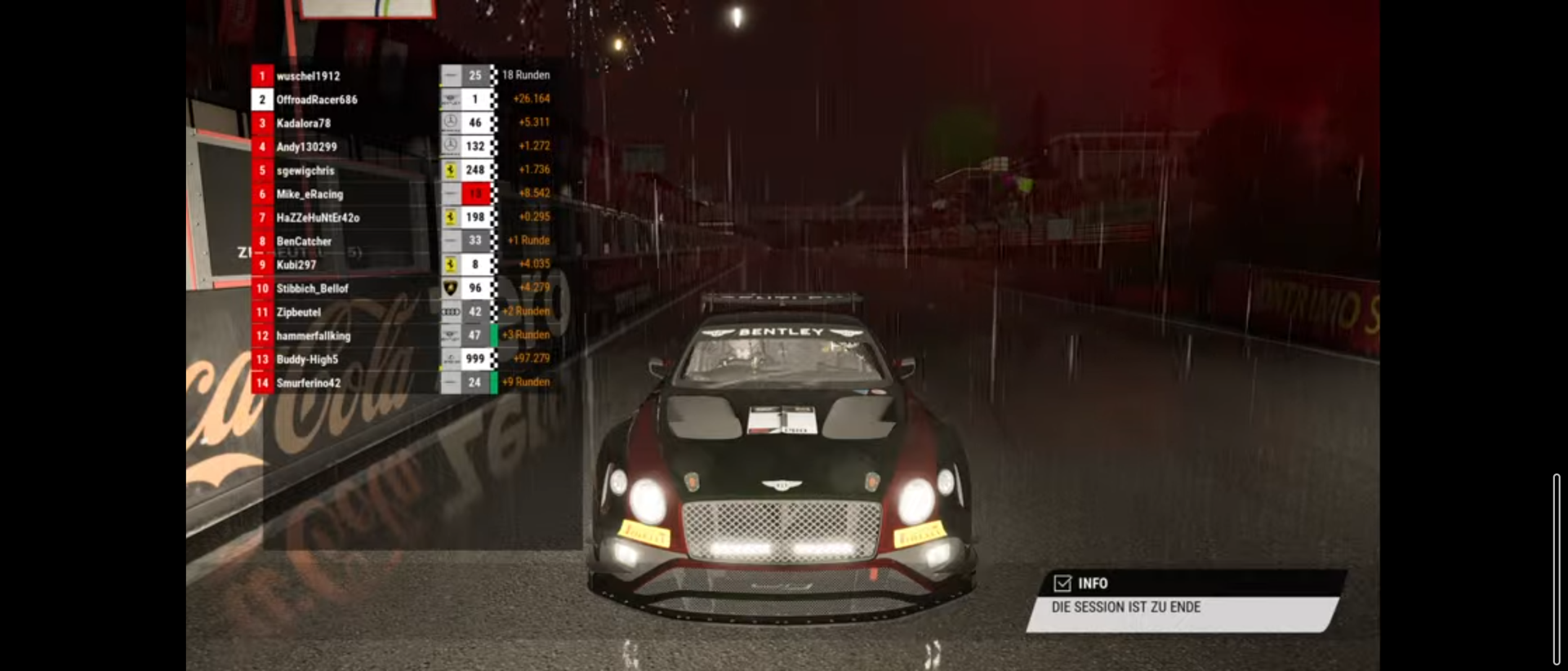Click the BenCatcher leaderboard row
This screenshot has width=1568, height=671.
(304, 242)
